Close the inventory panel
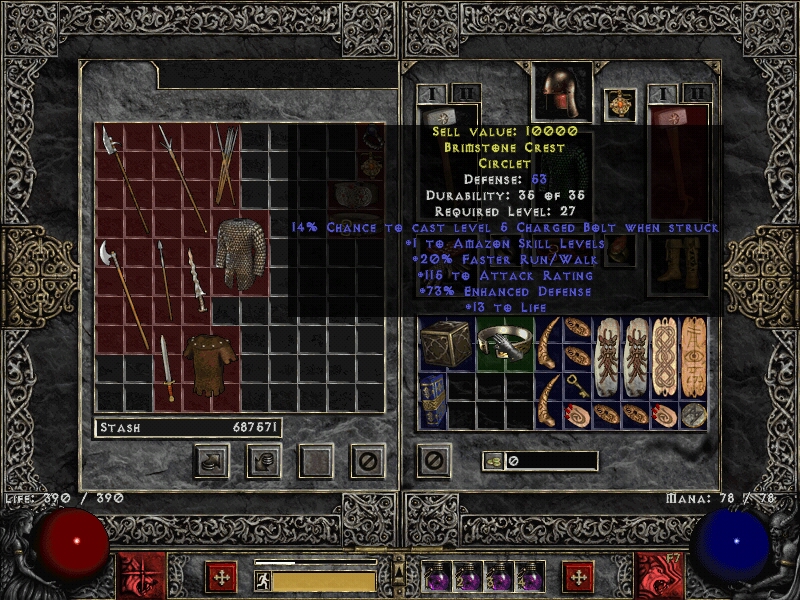 point(432,460)
